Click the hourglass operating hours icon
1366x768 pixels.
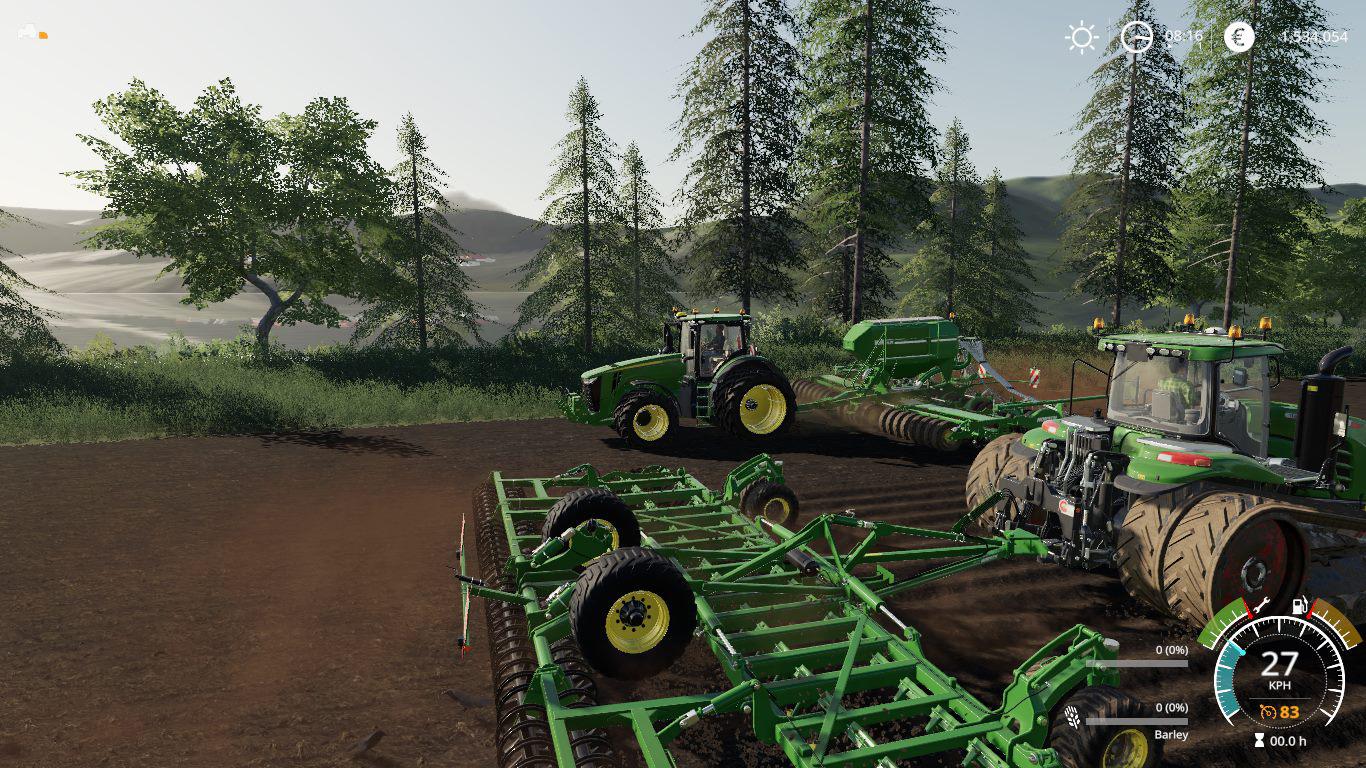(x=1258, y=741)
